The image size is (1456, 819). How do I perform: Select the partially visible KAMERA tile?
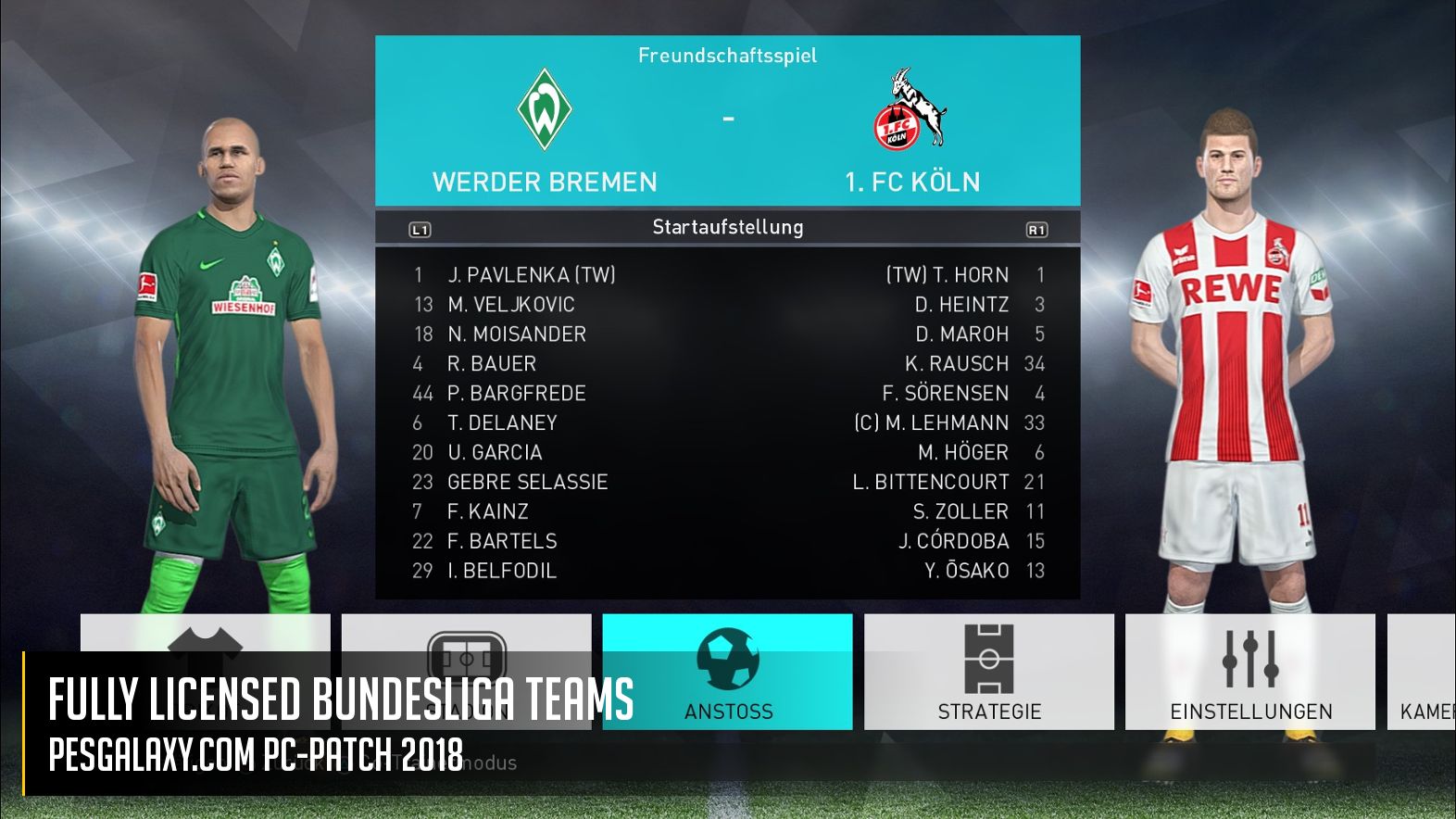click(1423, 672)
